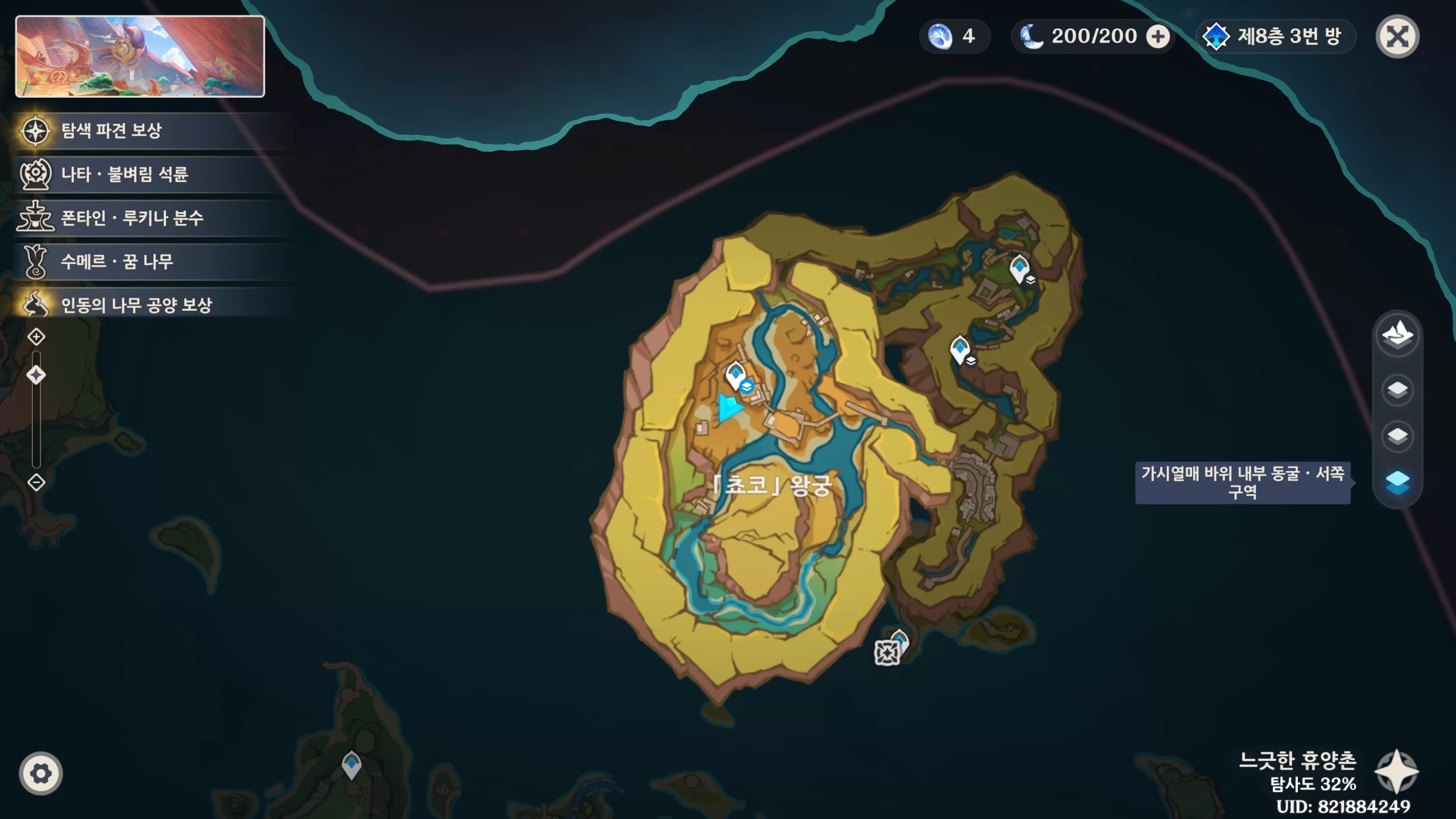Switch to the surface mountain layer
This screenshot has width=1456, height=819.
1397,334
